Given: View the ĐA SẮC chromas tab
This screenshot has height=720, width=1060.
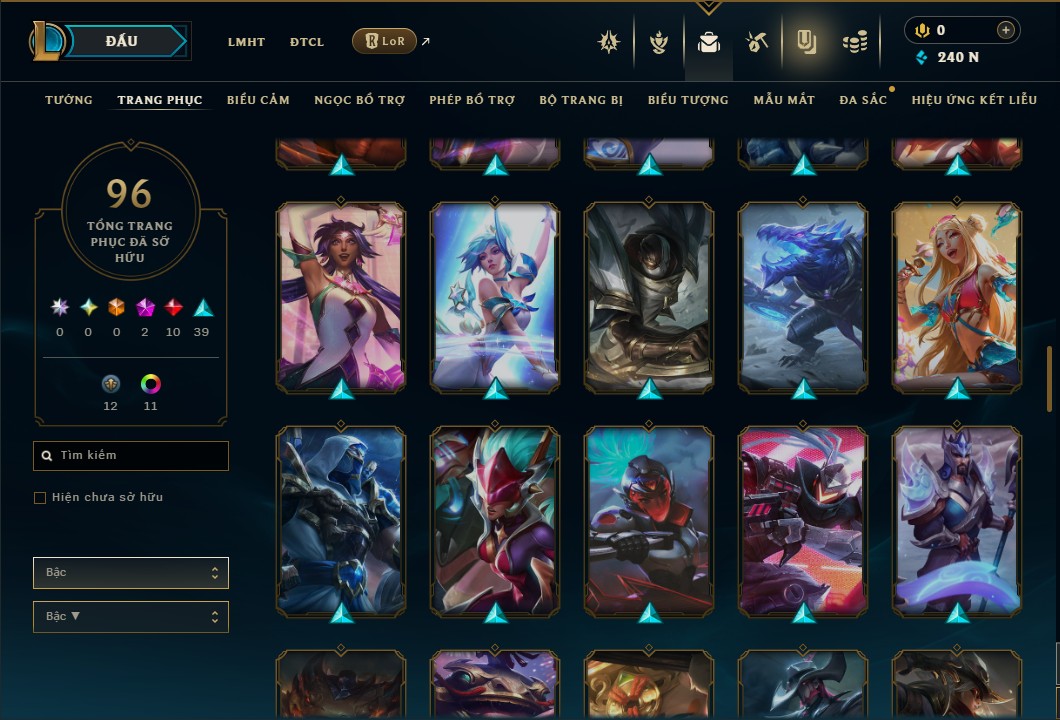Looking at the screenshot, I should tap(863, 100).
